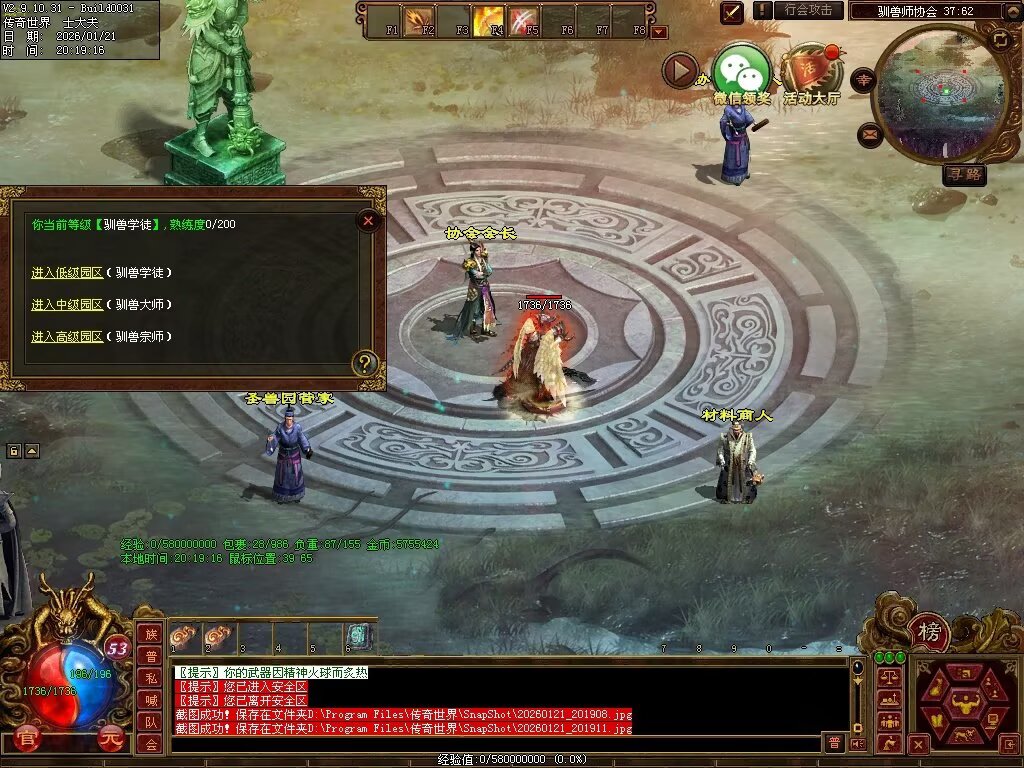Open the dialogue help question mark
Screen dimensions: 1024x768
pyautogui.click(x=366, y=363)
